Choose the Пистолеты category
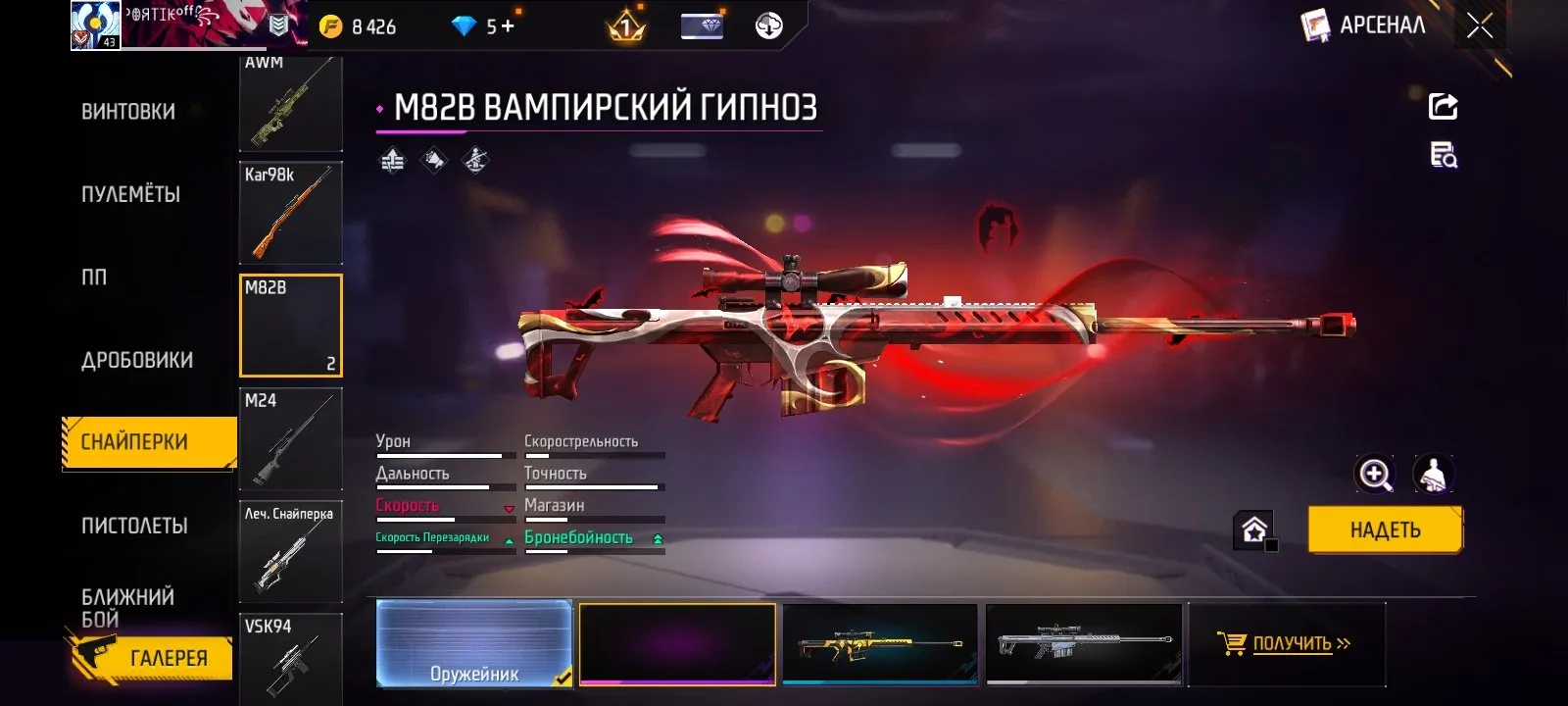 (x=134, y=526)
